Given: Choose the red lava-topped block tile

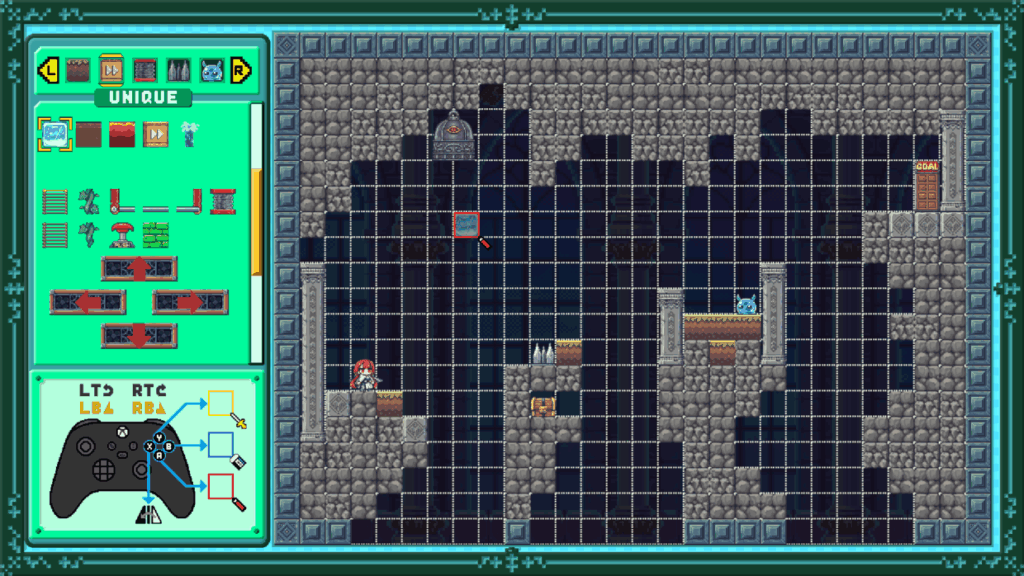Looking at the screenshot, I should pos(122,133).
